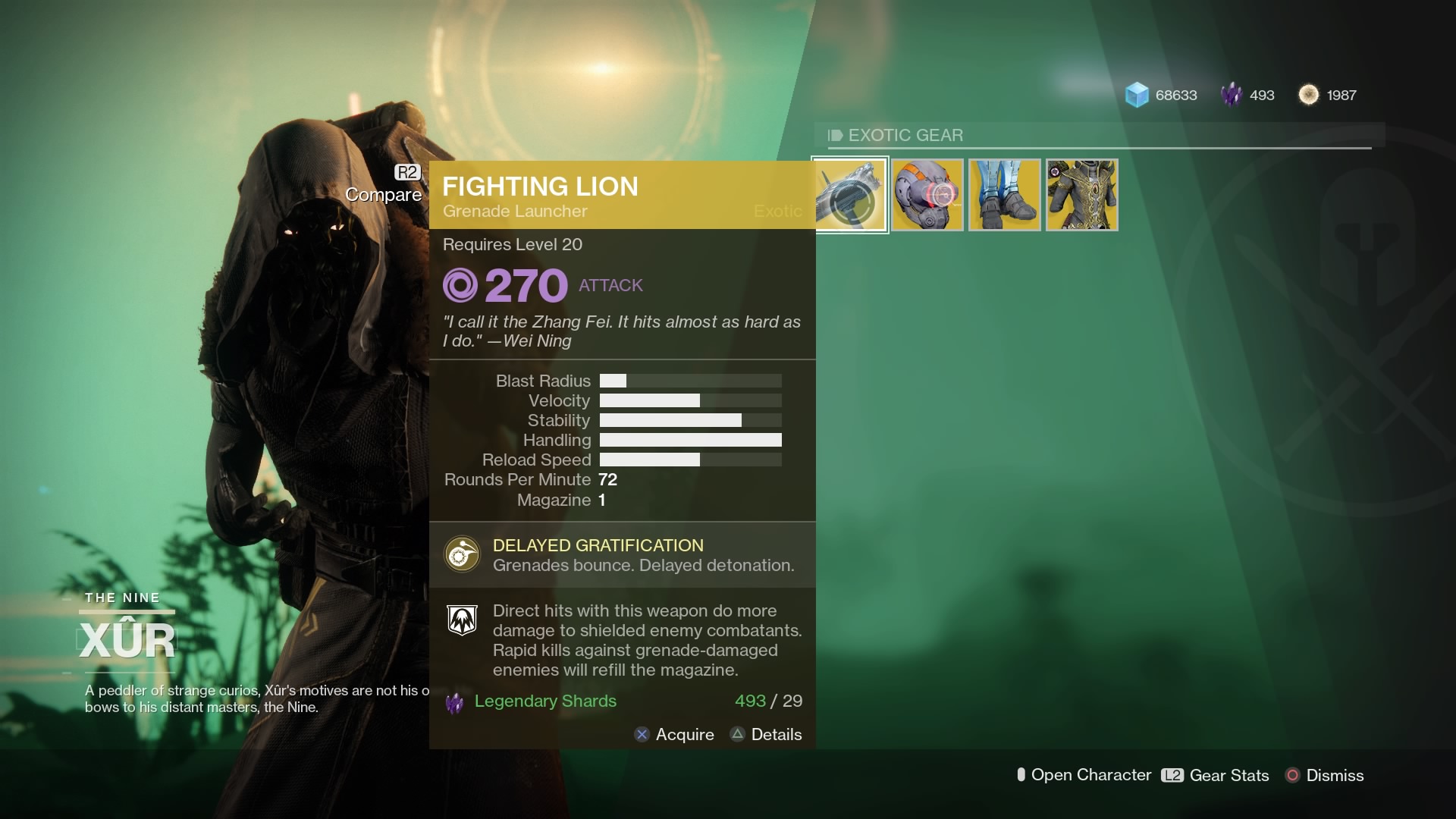
Task: Open Details for Fighting Lion
Action: pyautogui.click(x=767, y=734)
